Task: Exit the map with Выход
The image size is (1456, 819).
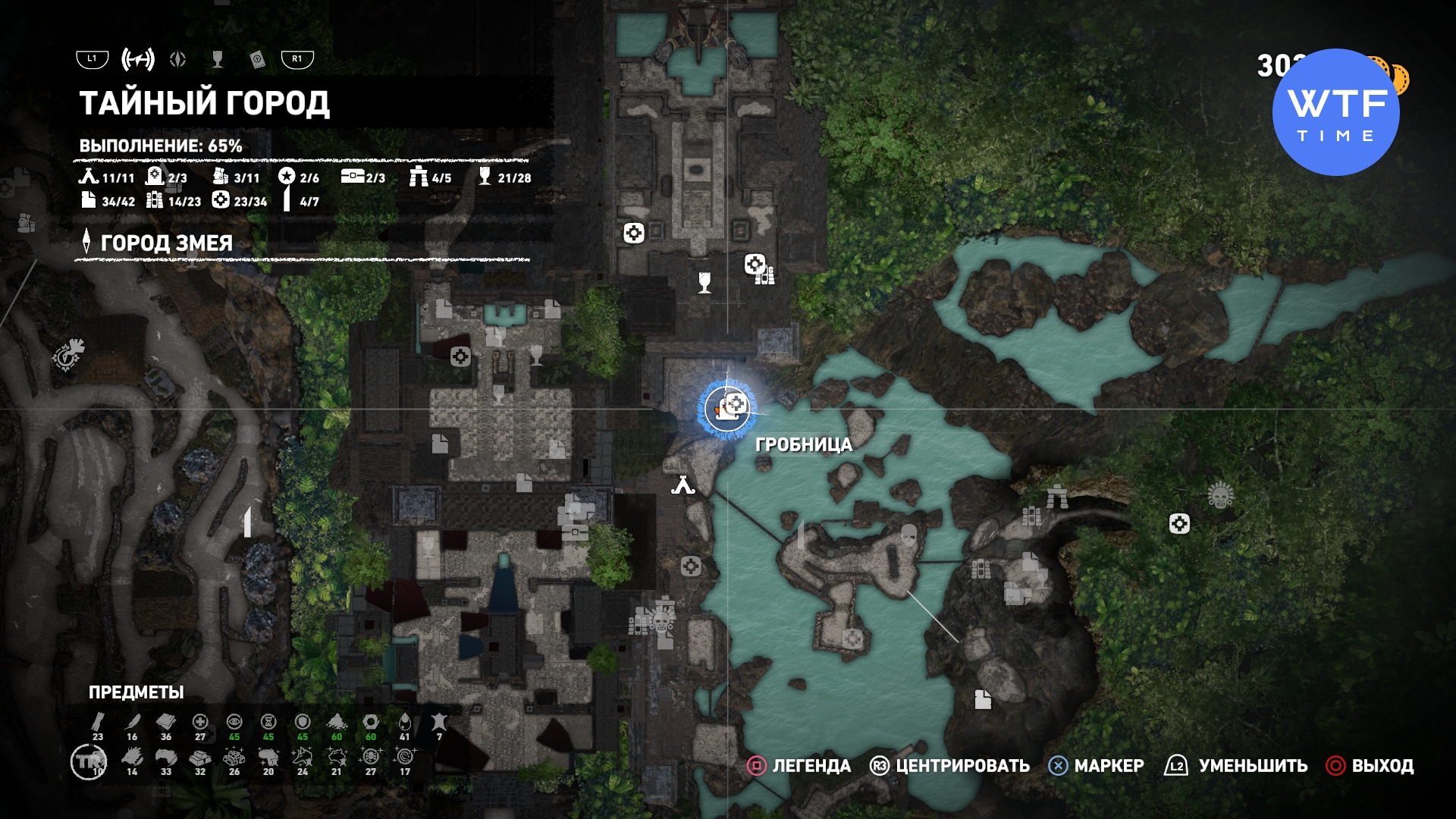Action: (x=1370, y=766)
